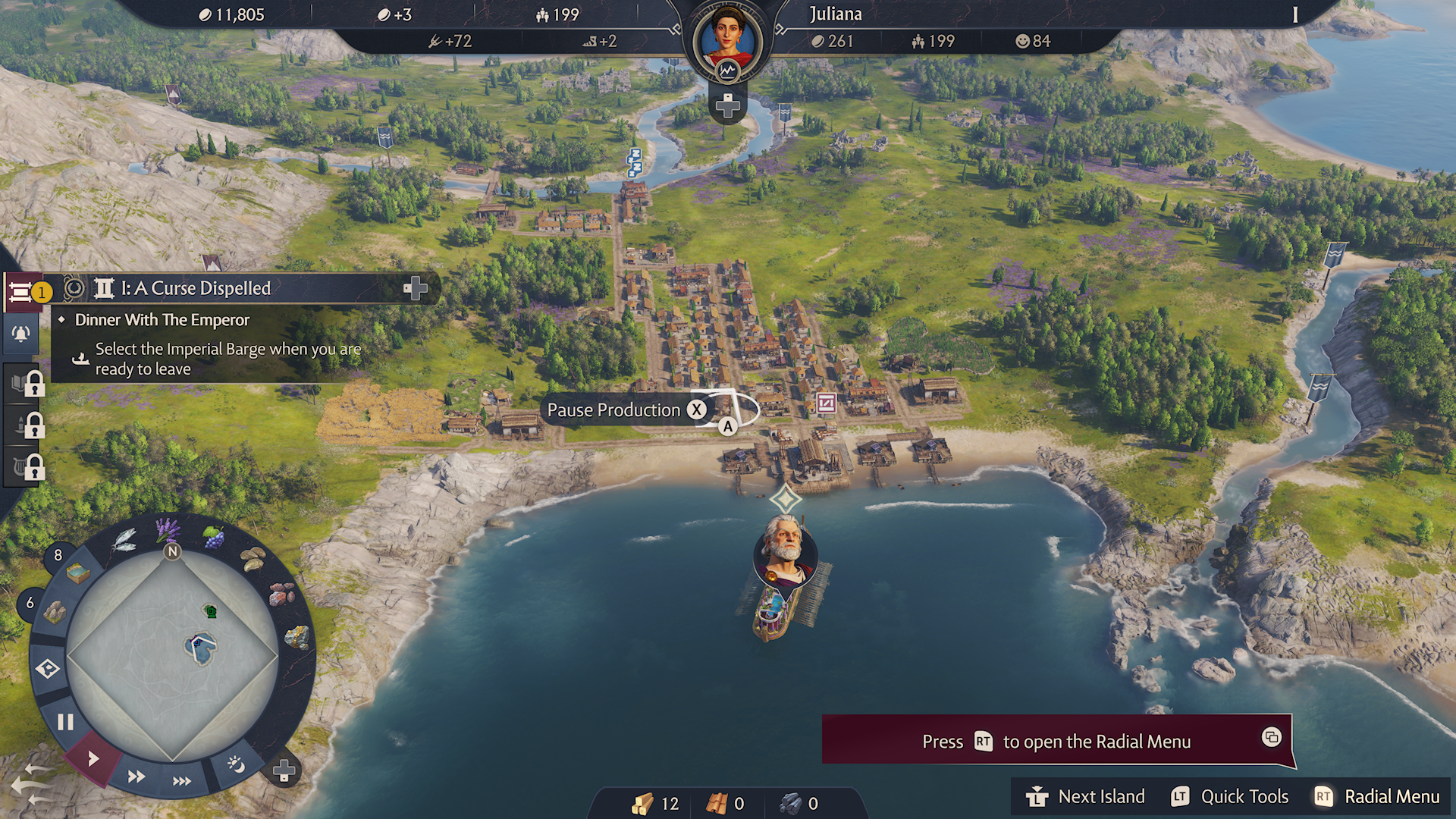Screen dimensions: 1456x819
Task: Pause the game speed
Action: 65,721
